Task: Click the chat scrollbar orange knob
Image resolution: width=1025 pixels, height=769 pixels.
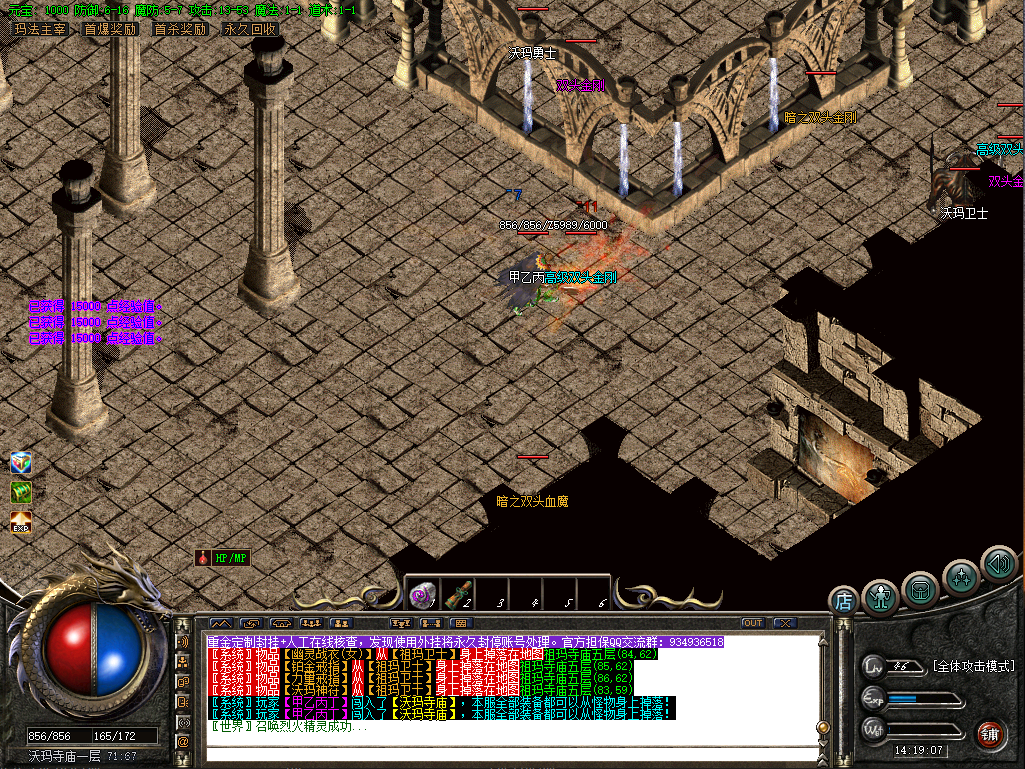Action: 823,727
